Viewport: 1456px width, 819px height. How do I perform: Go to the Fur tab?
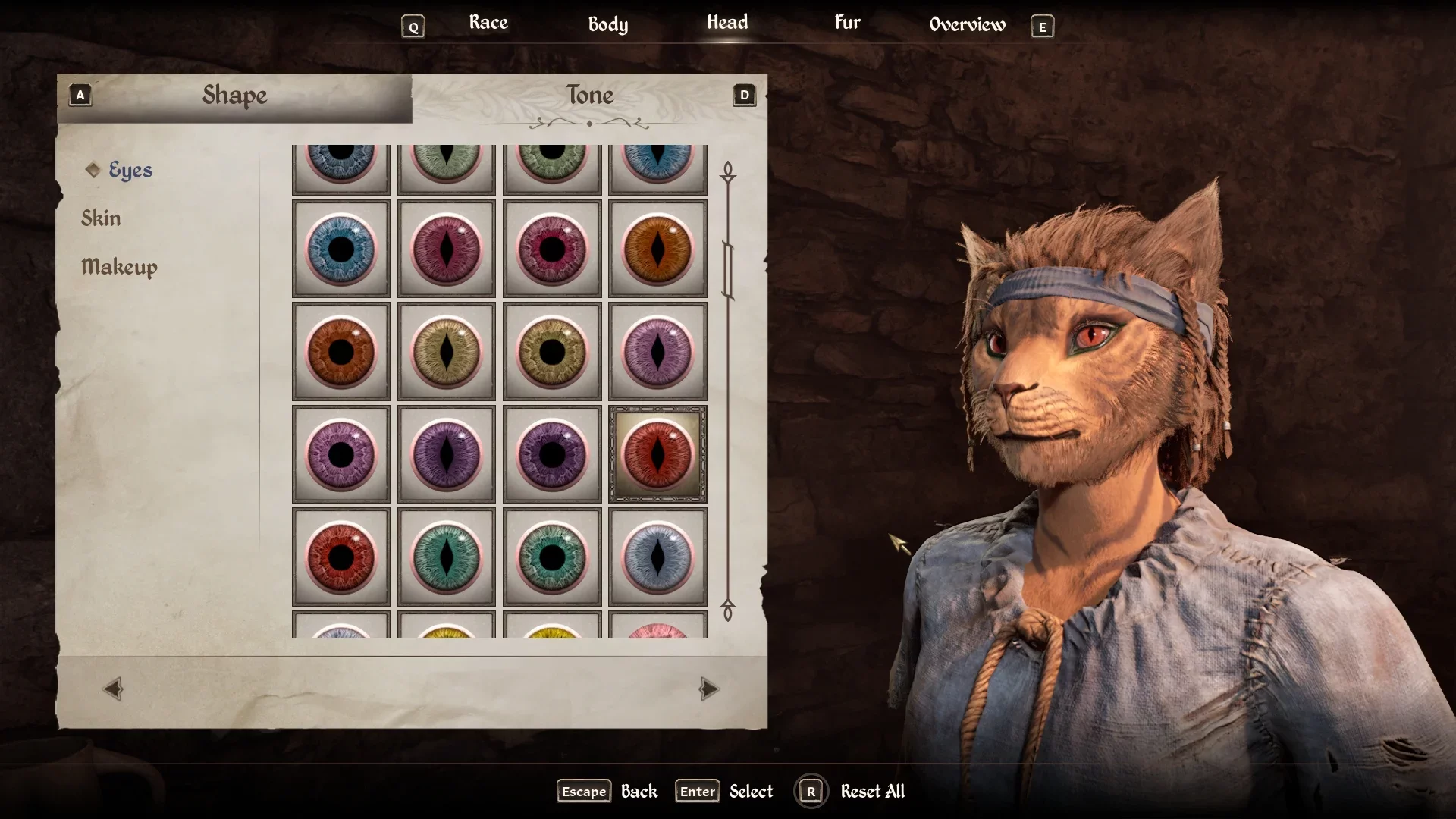point(847,23)
